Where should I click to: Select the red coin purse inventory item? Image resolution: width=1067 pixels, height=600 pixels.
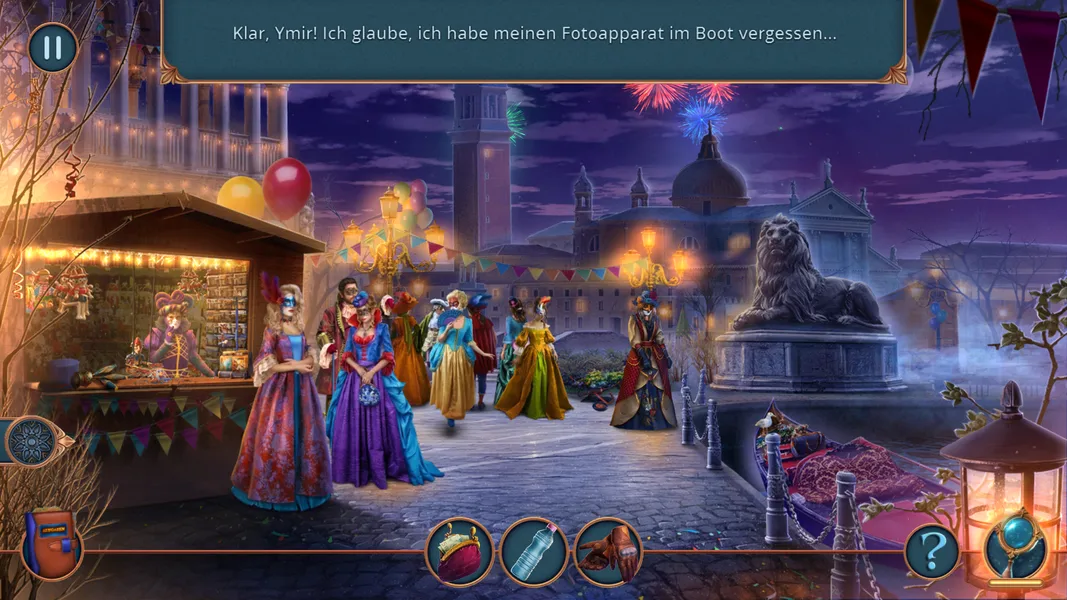tap(459, 551)
